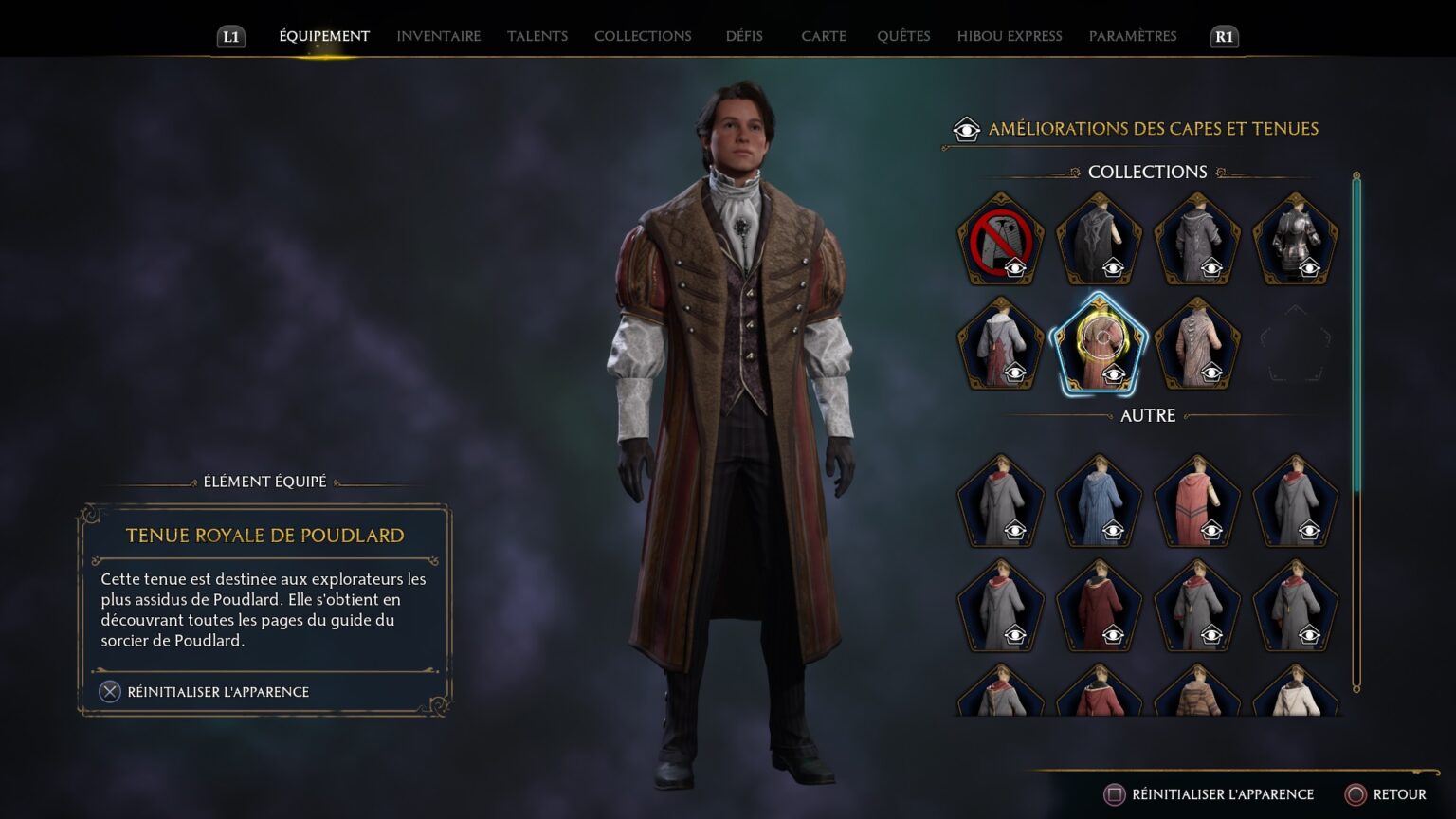Click RÉINITIALISER L'APPARENCE at the bottom bar
Screen dimensions: 1456x819
pyautogui.click(x=1216, y=794)
